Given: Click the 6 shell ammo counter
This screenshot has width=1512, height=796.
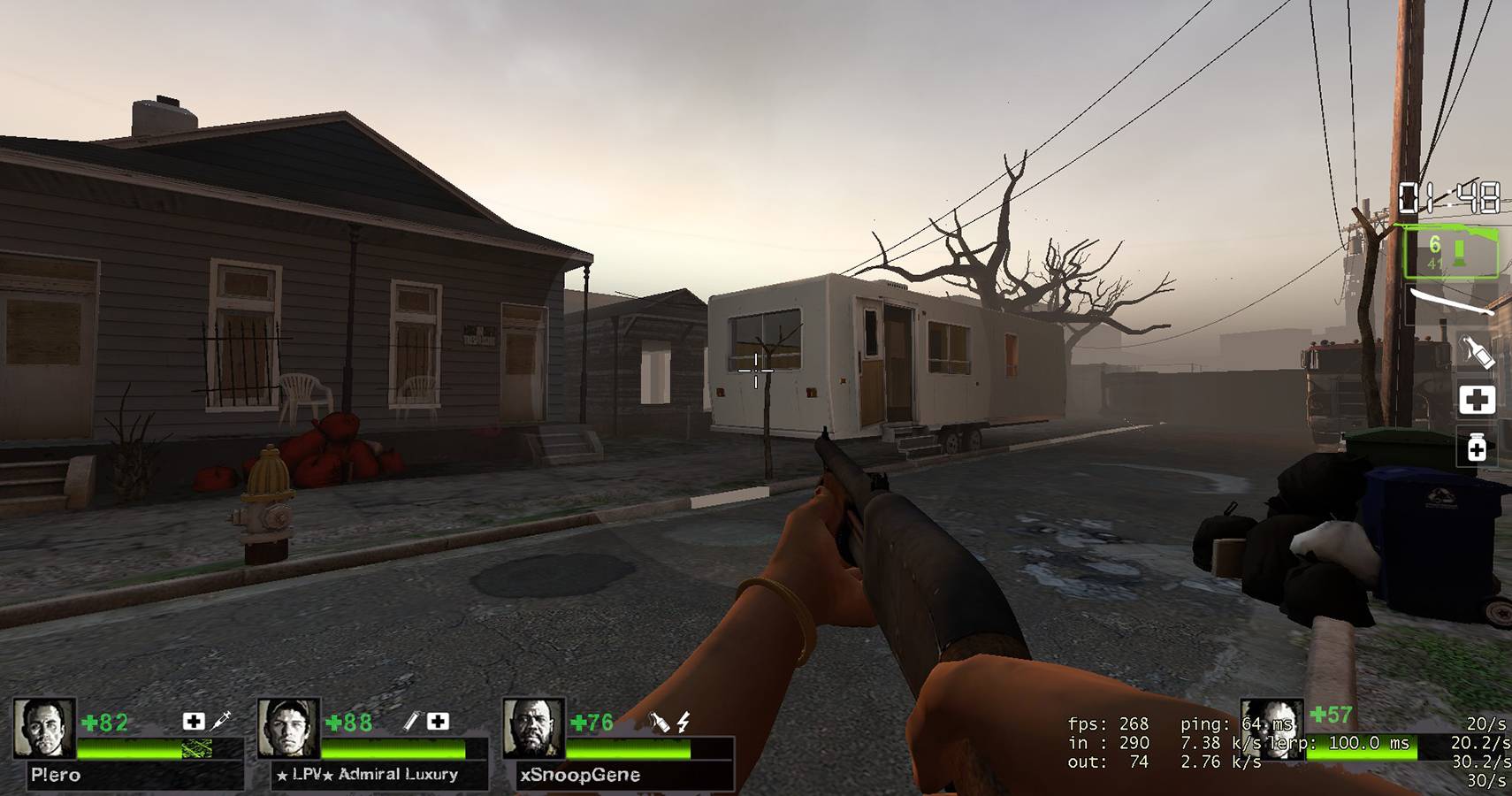Looking at the screenshot, I should [1434, 244].
